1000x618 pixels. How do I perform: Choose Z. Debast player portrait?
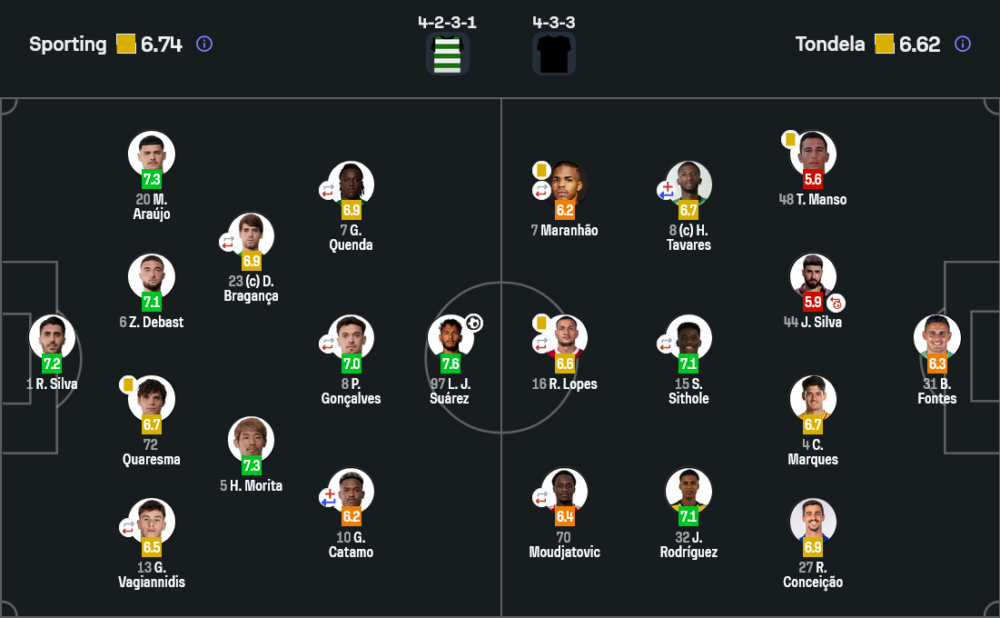[152, 277]
